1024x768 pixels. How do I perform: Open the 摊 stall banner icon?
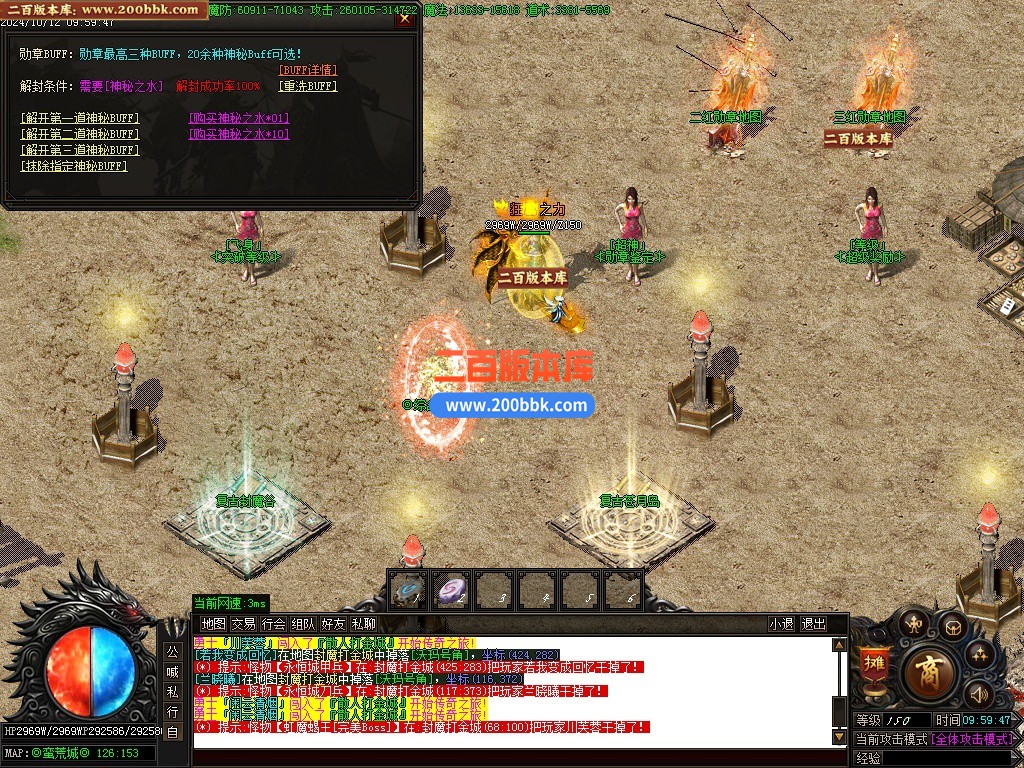[873, 664]
